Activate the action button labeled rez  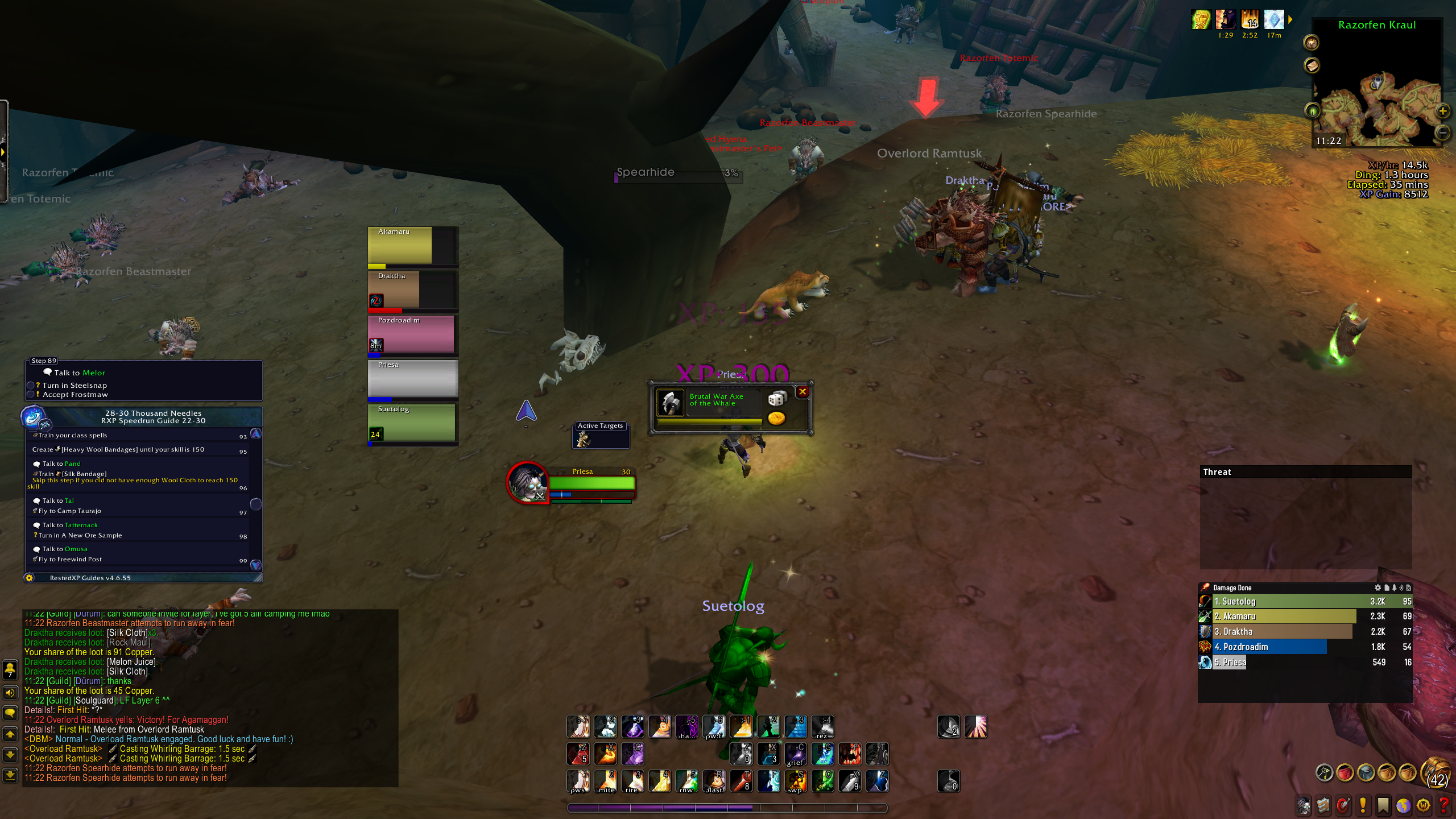822,727
